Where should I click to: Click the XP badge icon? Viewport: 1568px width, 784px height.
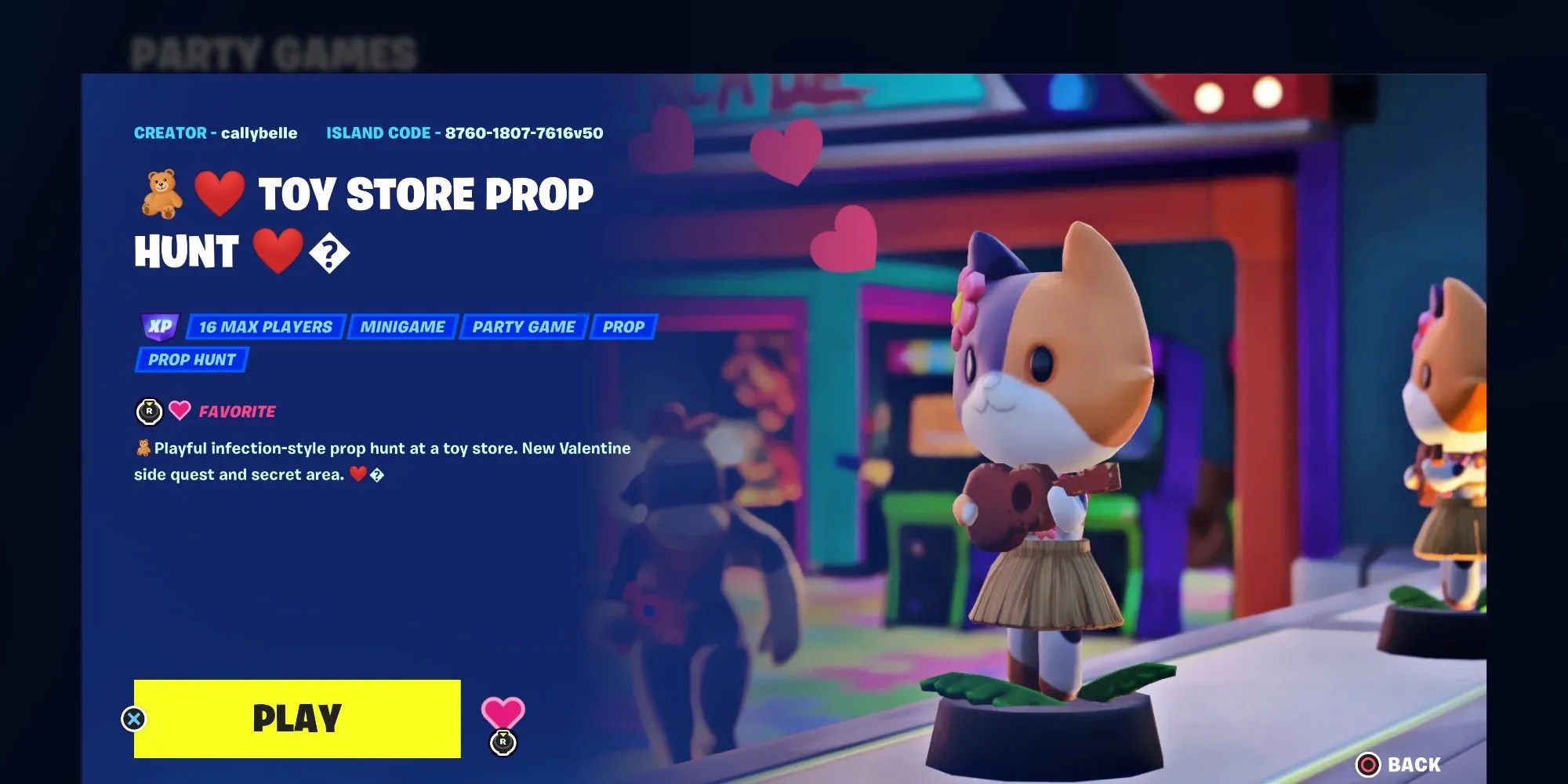pos(161,327)
